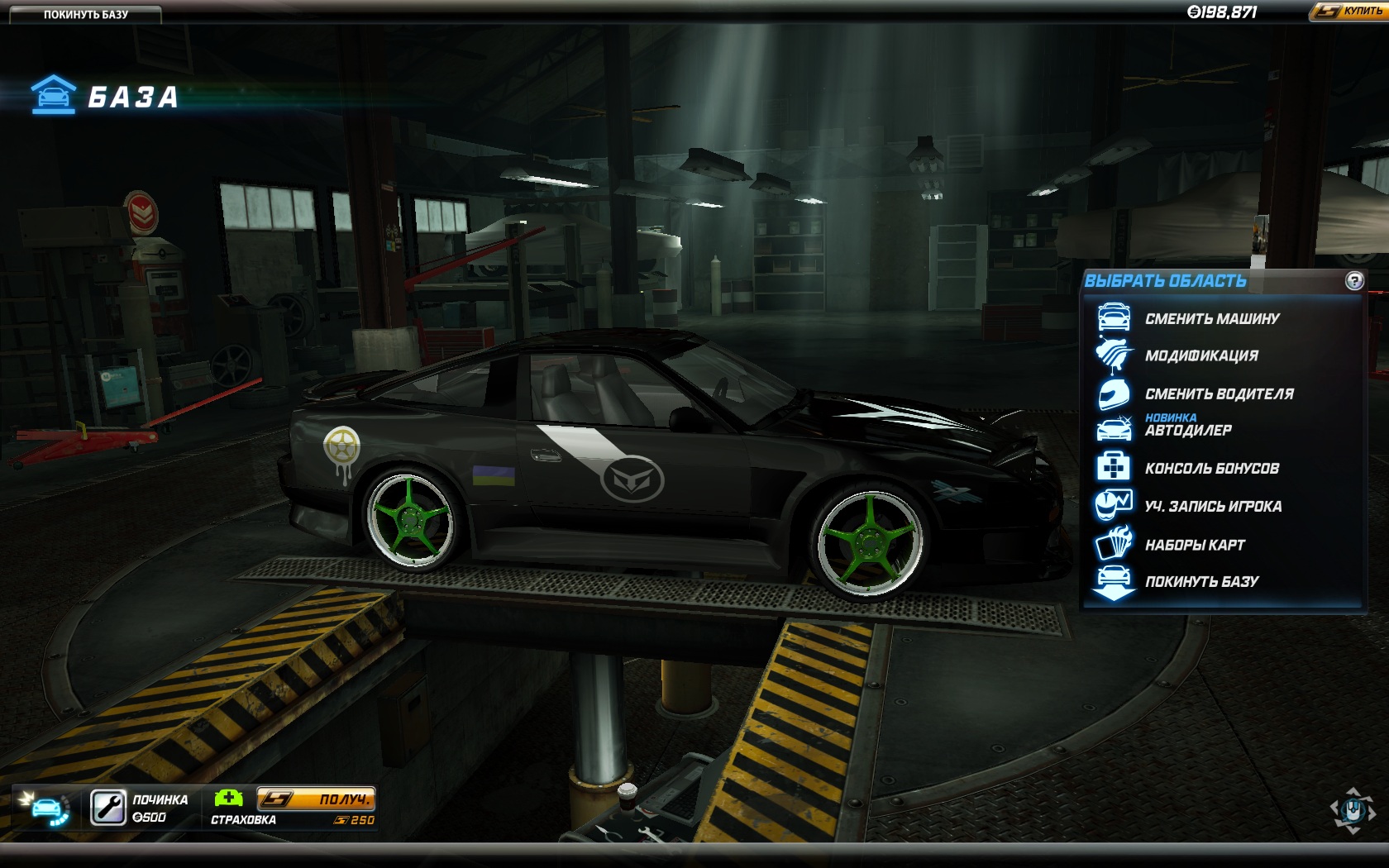The width and height of the screenshot is (1389, 868).
Task: Open the КУПИТЬ boost purchase button
Action: tap(1349, 11)
